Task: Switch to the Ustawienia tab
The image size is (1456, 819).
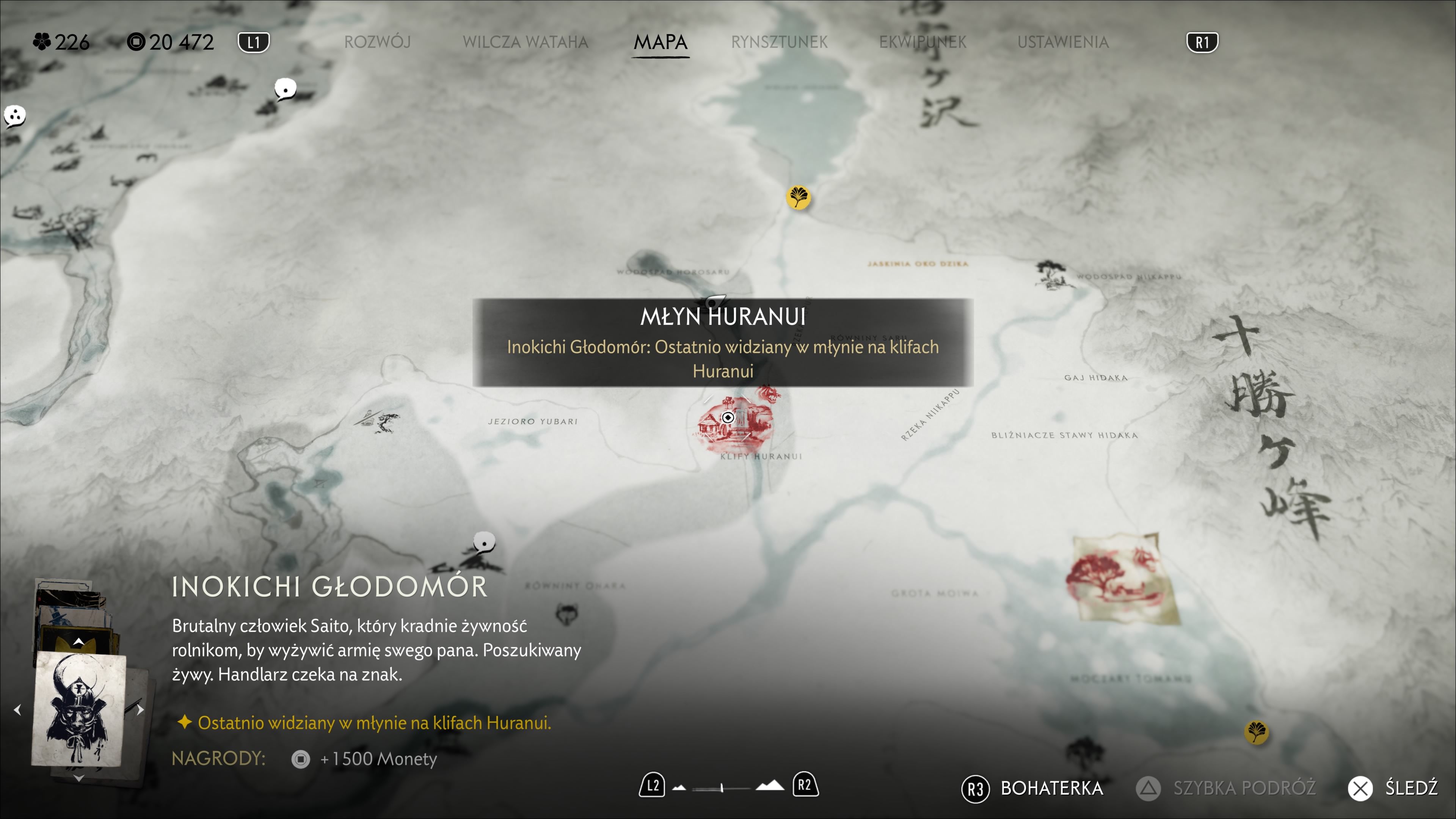Action: pyautogui.click(x=1062, y=42)
